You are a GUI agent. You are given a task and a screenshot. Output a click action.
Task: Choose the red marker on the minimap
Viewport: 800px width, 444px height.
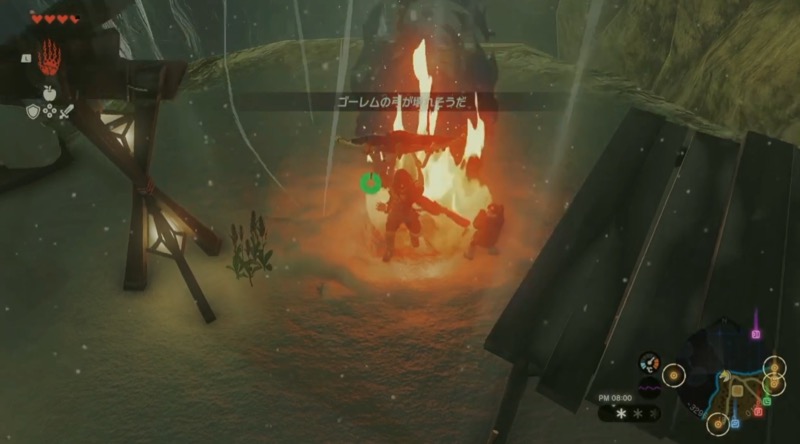[x=758, y=411]
